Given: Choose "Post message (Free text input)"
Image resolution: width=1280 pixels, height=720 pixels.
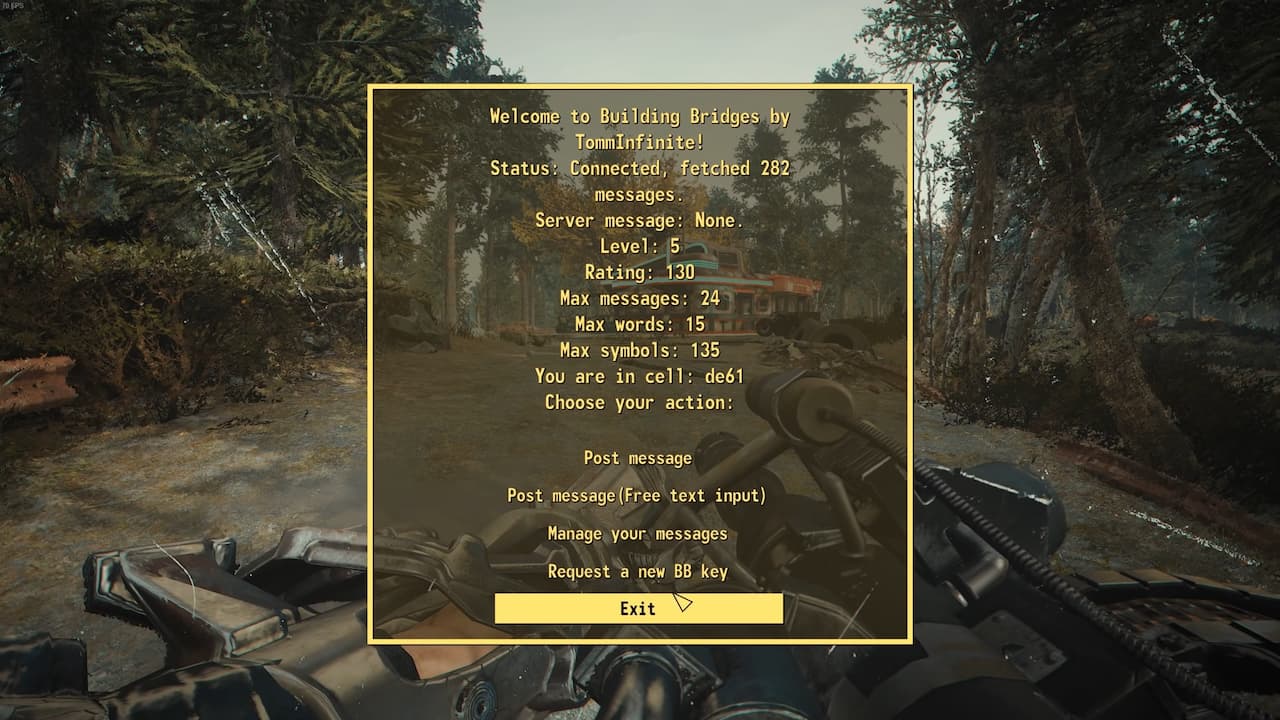Looking at the screenshot, I should [x=638, y=495].
